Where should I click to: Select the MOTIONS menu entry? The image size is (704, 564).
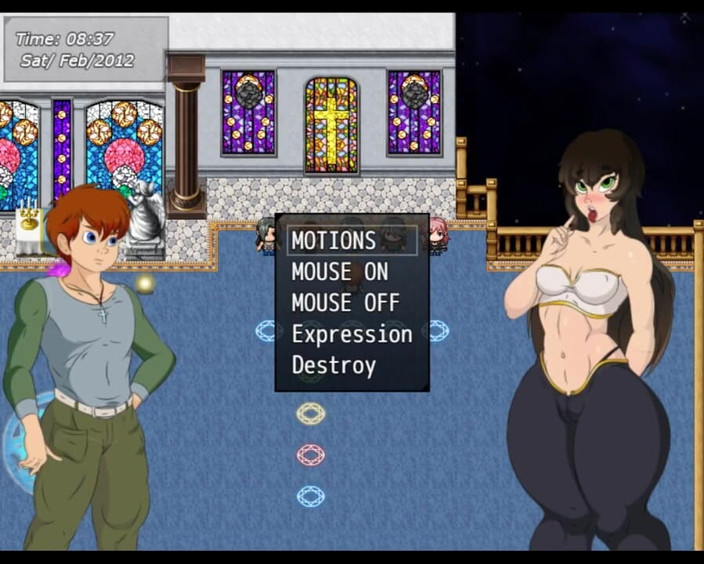tap(334, 240)
